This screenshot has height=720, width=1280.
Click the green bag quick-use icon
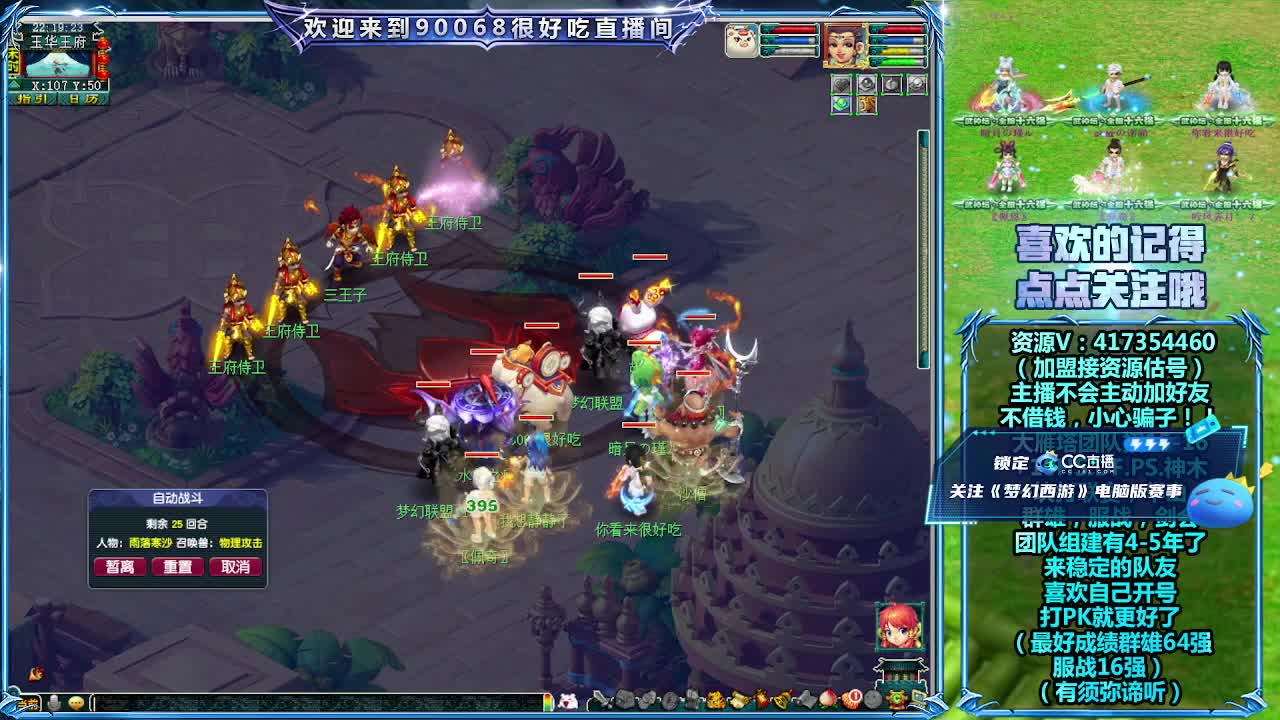(x=841, y=104)
